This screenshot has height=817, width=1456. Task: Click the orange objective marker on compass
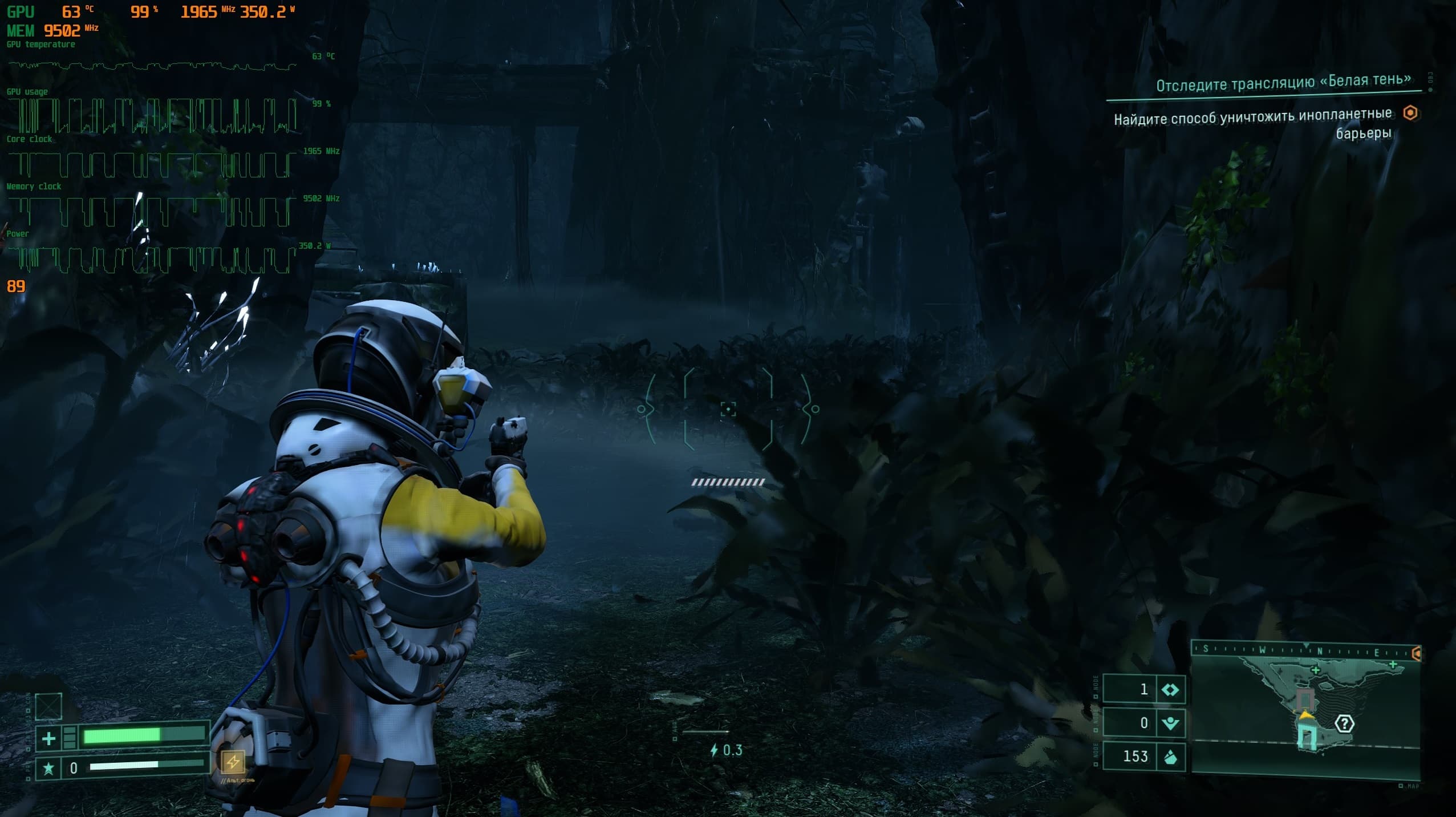pos(1416,653)
